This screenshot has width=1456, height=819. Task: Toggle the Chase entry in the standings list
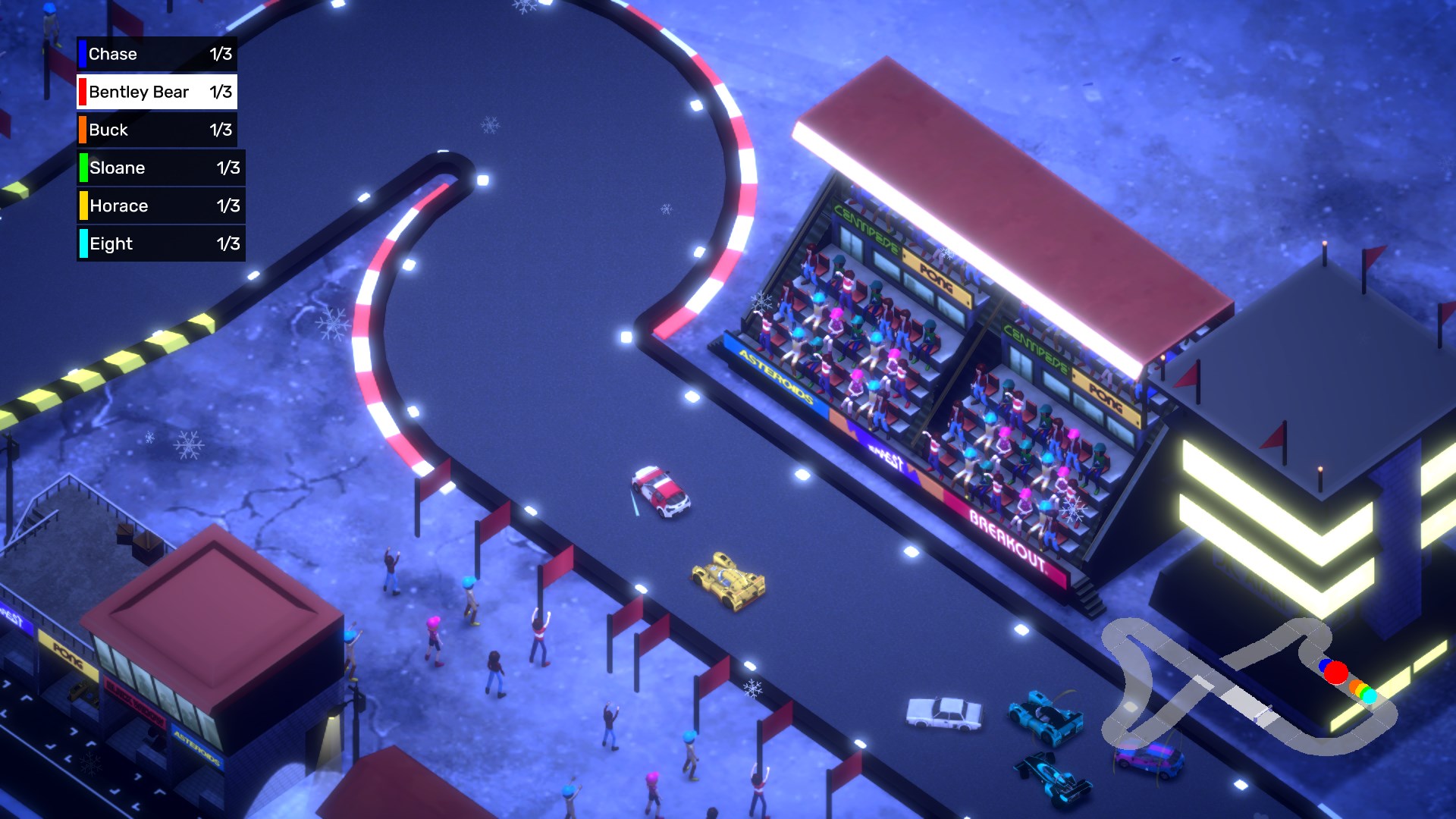pos(155,54)
